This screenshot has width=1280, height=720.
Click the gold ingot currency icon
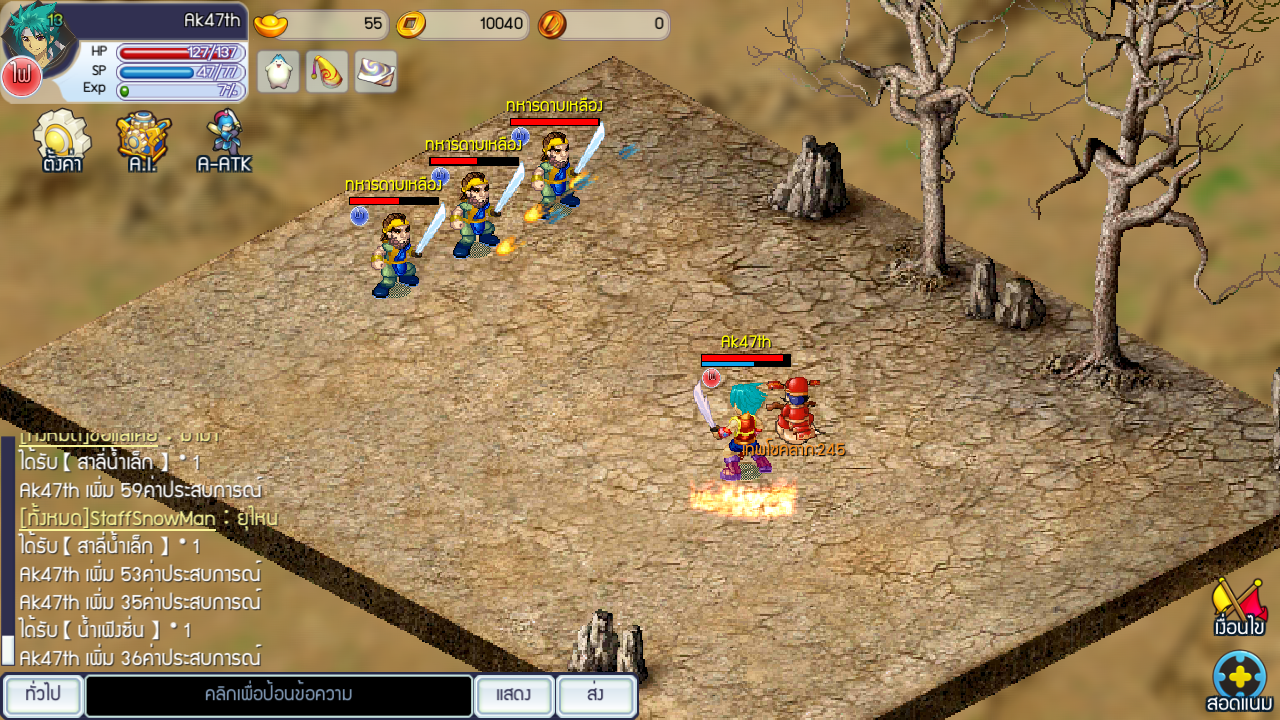click(270, 24)
